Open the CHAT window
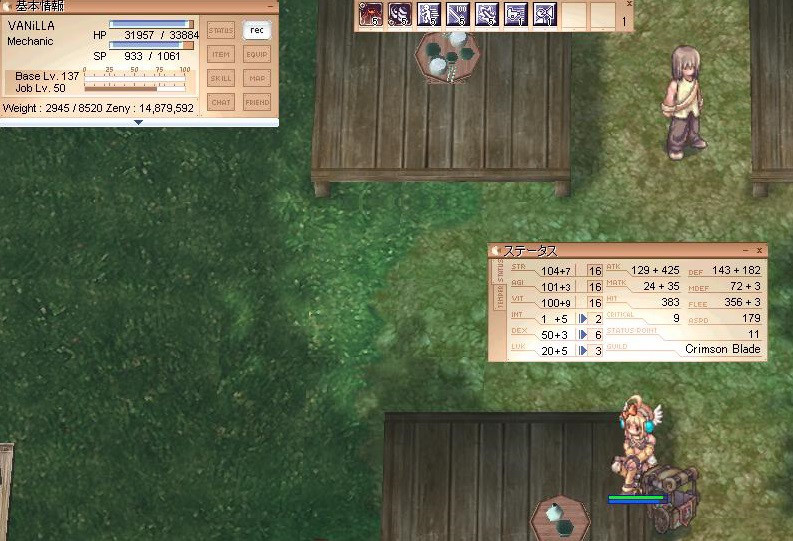 [x=221, y=102]
